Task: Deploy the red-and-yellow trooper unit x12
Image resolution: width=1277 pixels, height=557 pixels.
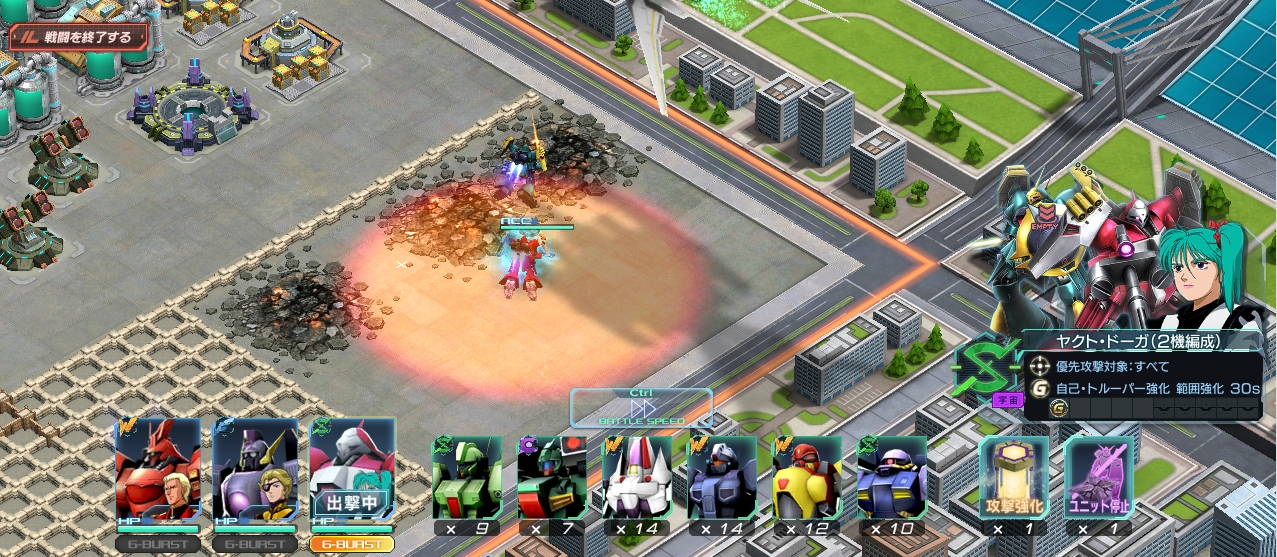Action: click(807, 478)
